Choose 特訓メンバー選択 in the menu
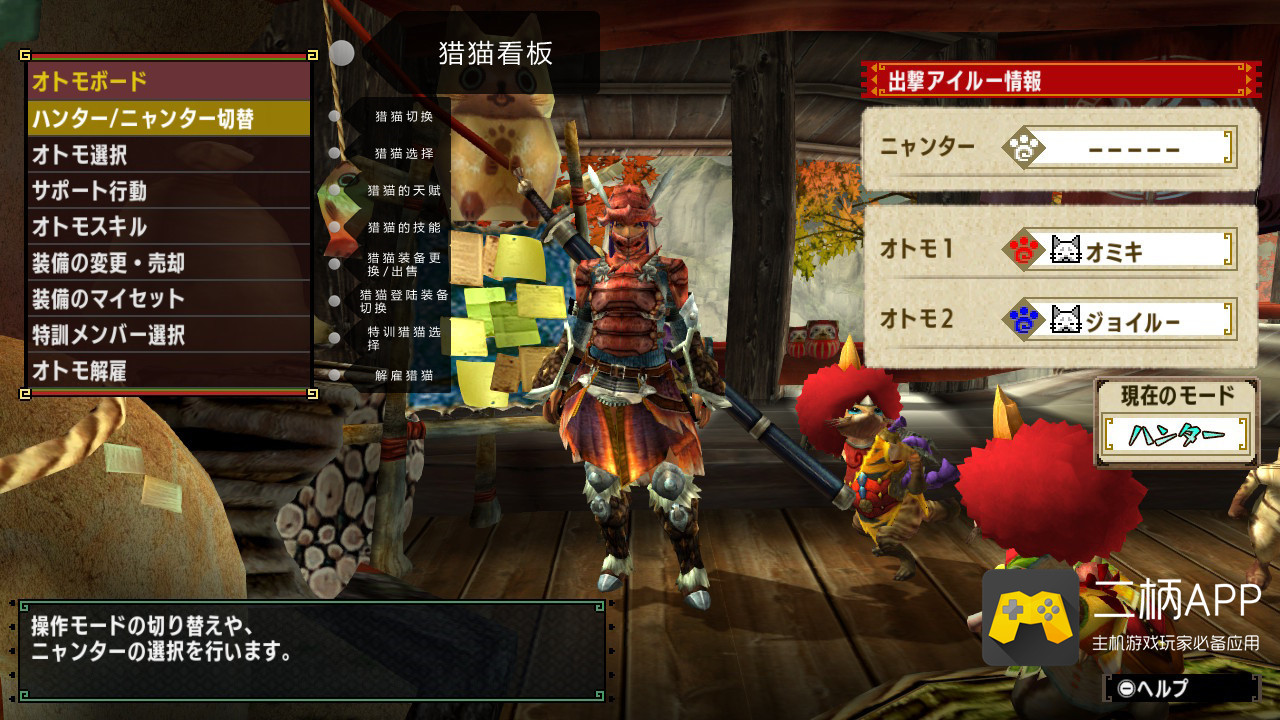 tap(168, 335)
